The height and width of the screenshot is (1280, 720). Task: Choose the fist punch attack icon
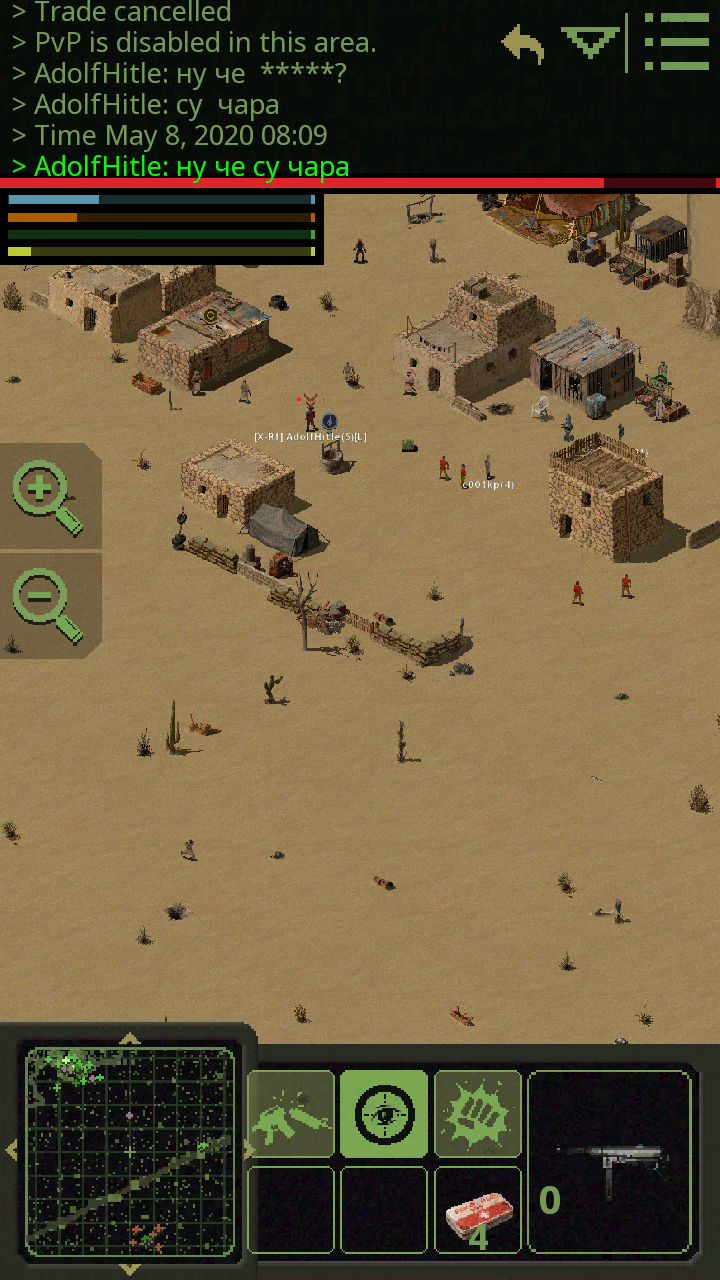(x=478, y=1113)
